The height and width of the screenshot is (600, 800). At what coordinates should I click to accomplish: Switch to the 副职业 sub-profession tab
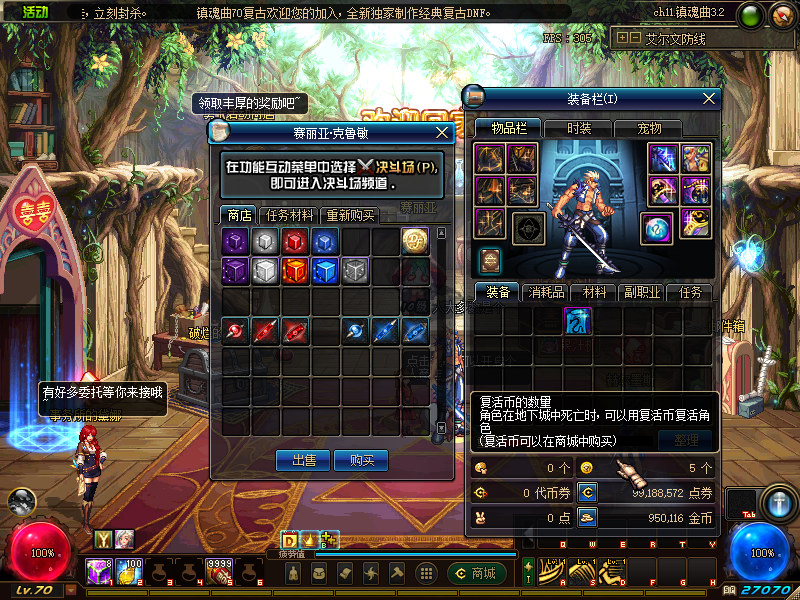tap(641, 292)
